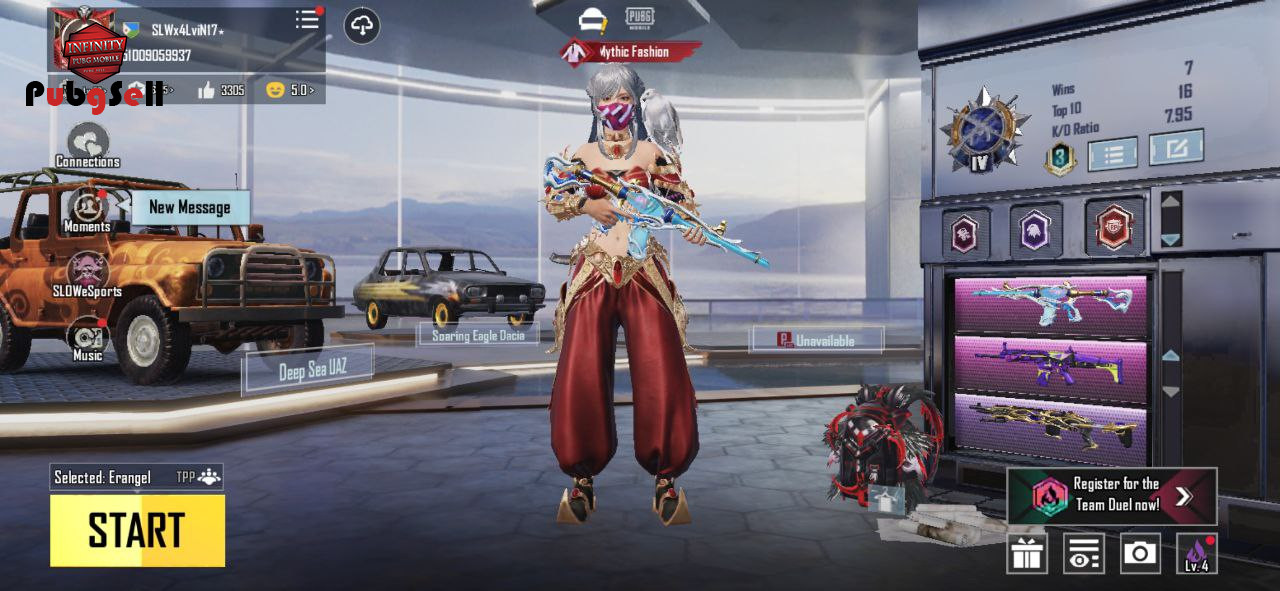Open the Register for the Team Duel banner
Screen dimensions: 1280x591
point(1112,495)
